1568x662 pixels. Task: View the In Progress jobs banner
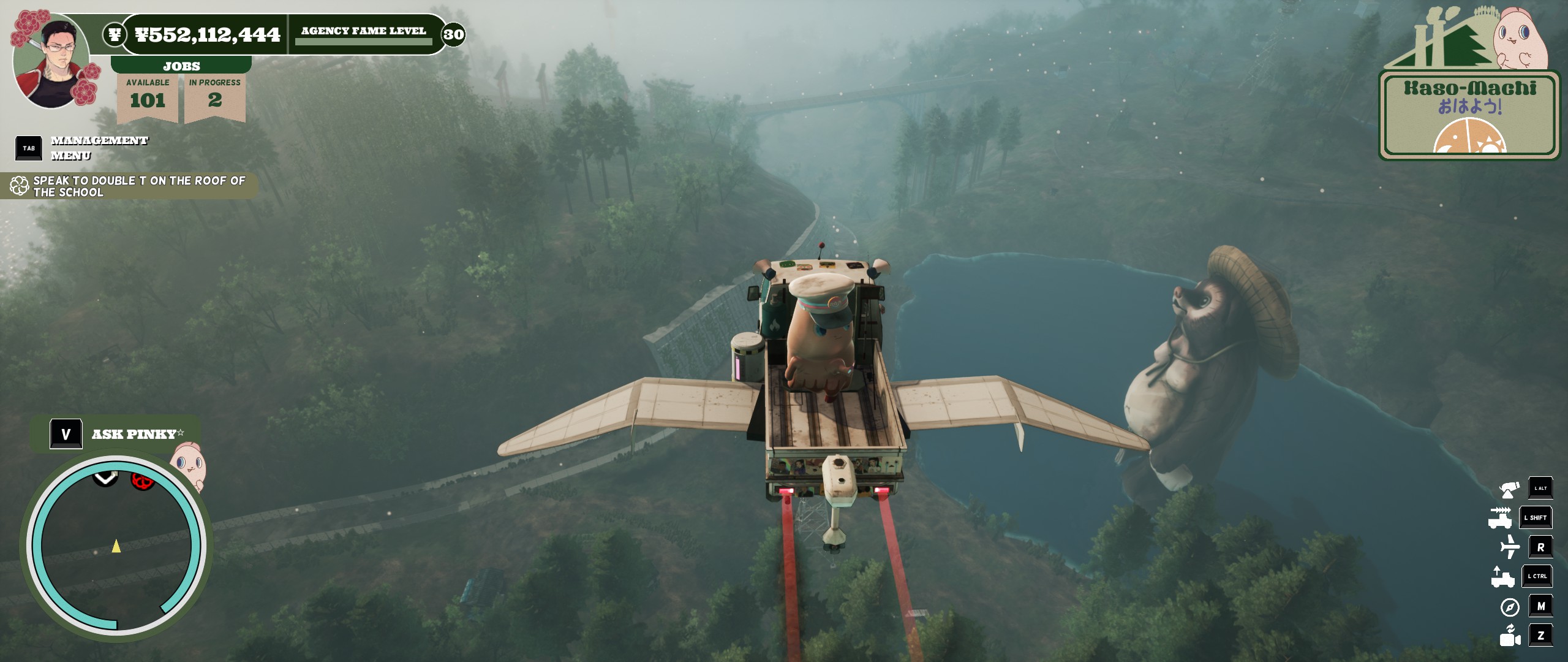(214, 95)
